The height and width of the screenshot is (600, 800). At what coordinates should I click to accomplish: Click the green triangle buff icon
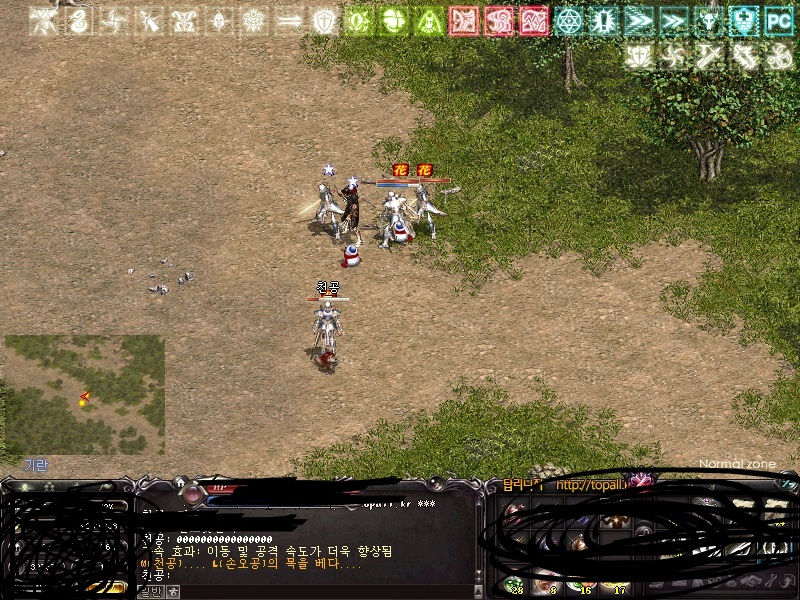[x=429, y=20]
